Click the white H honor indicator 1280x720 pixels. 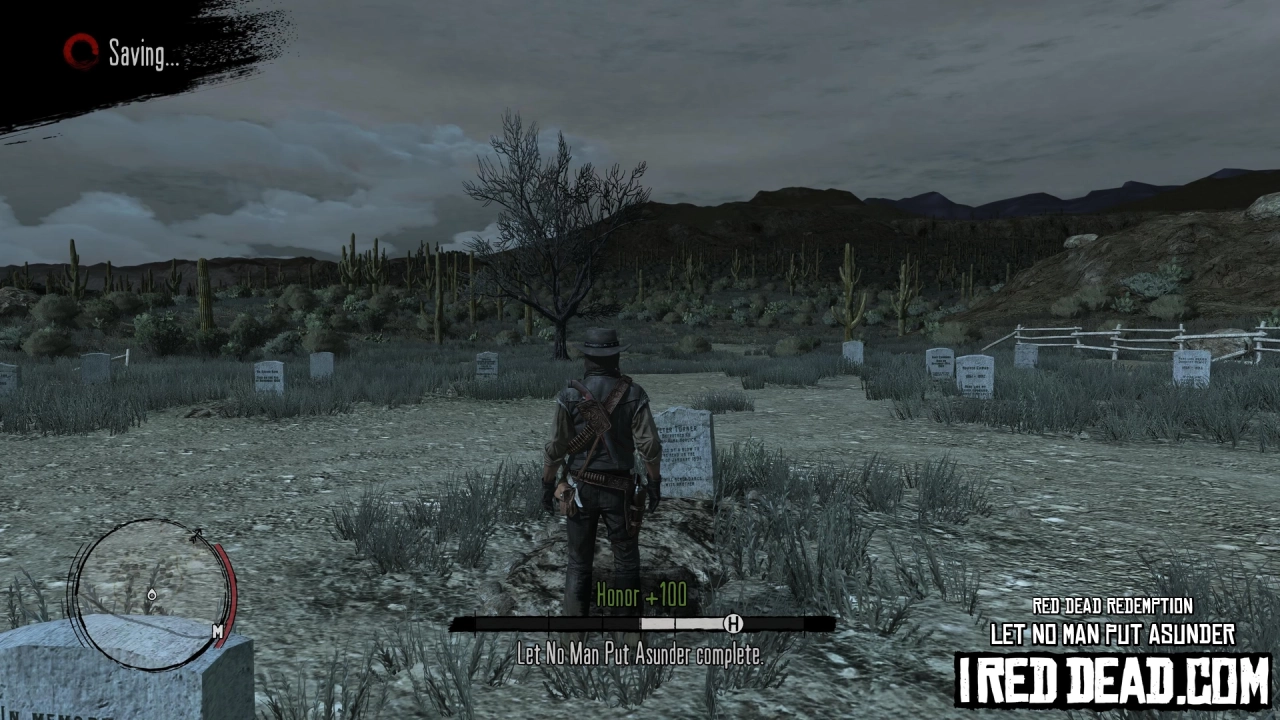coord(736,624)
